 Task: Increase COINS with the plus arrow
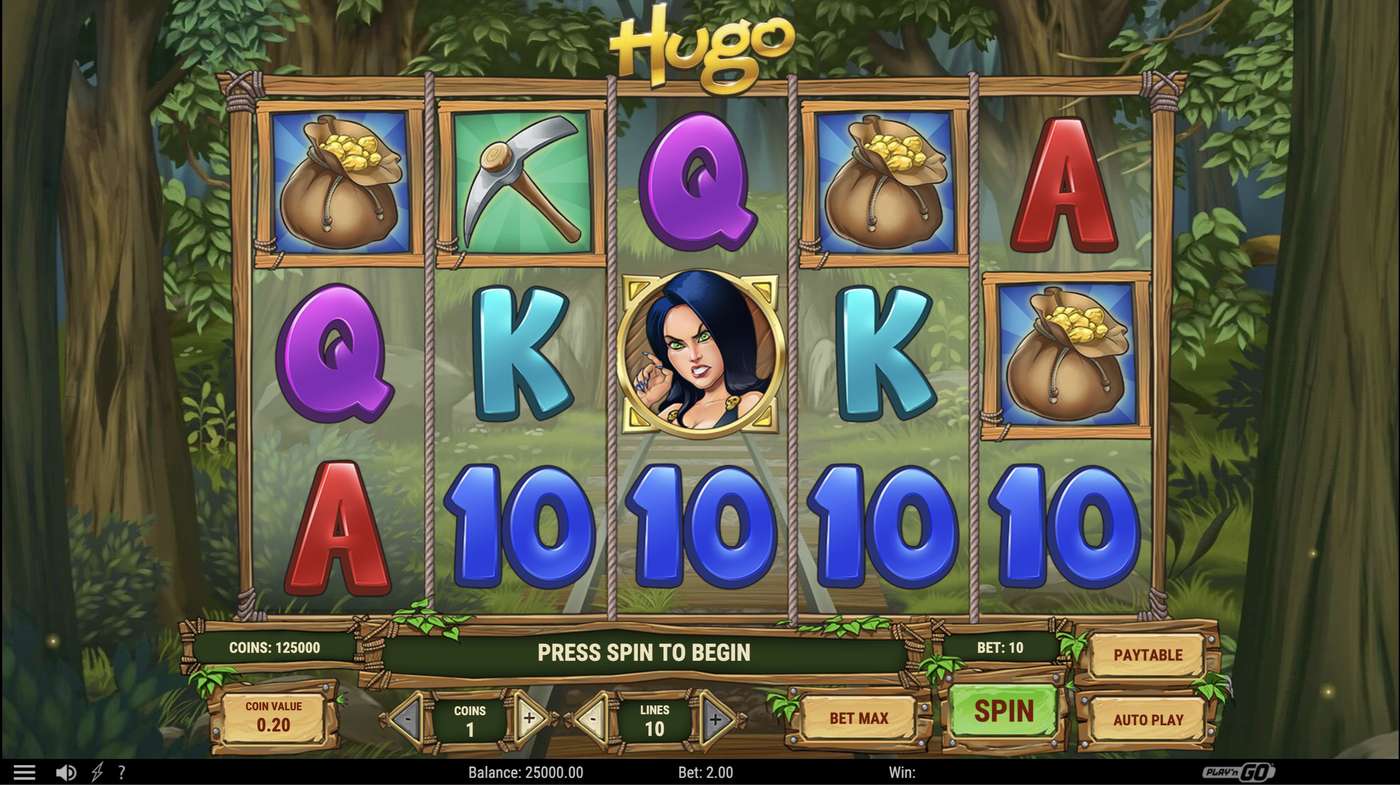(x=527, y=717)
